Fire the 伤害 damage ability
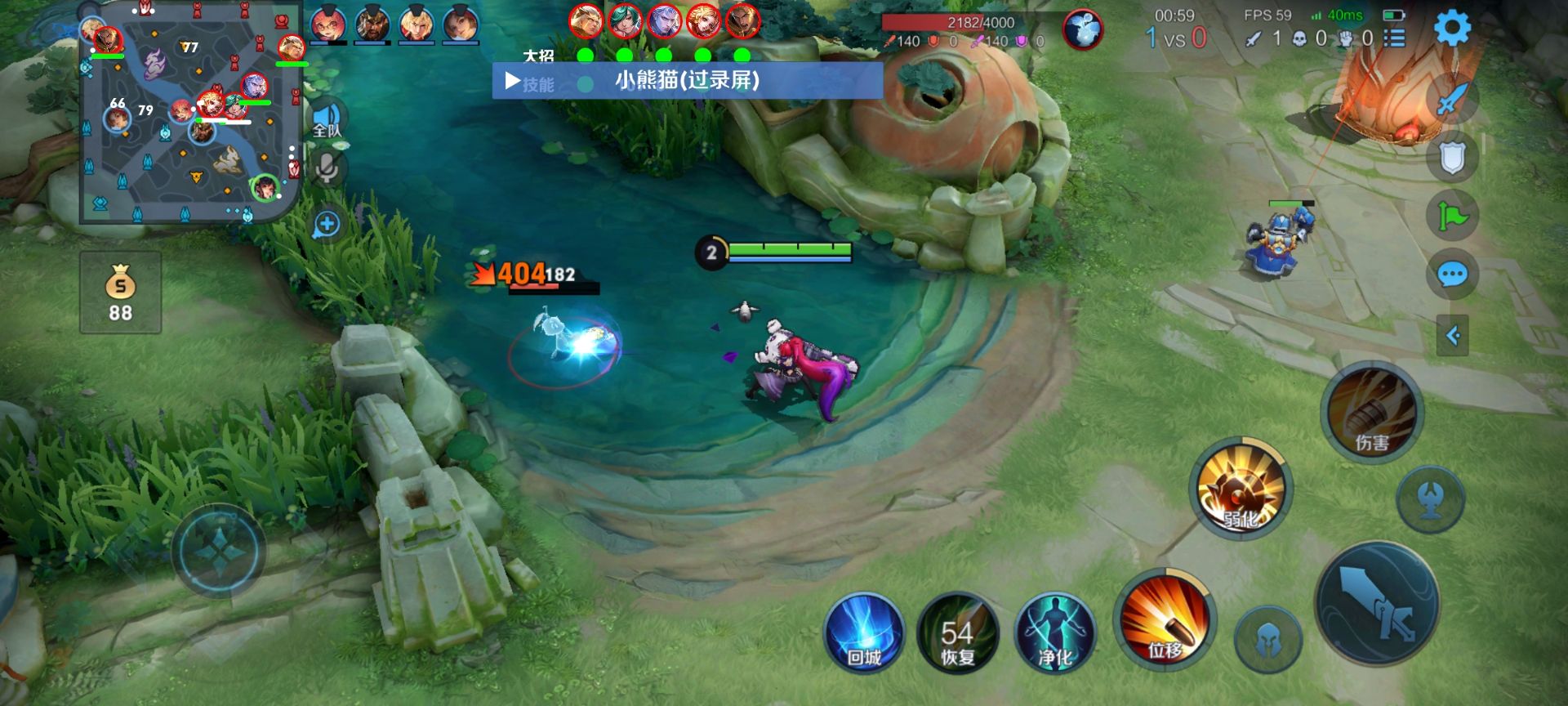 1372,413
